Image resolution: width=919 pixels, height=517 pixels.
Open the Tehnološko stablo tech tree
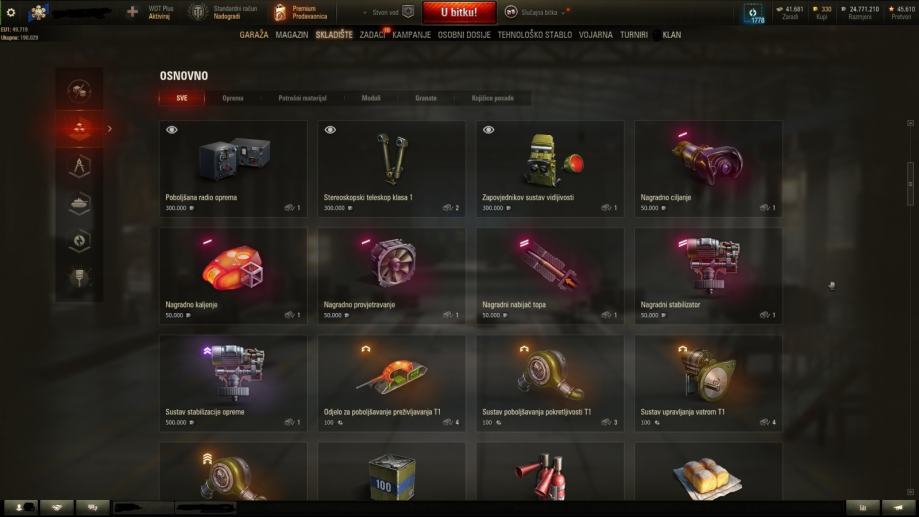[535, 35]
